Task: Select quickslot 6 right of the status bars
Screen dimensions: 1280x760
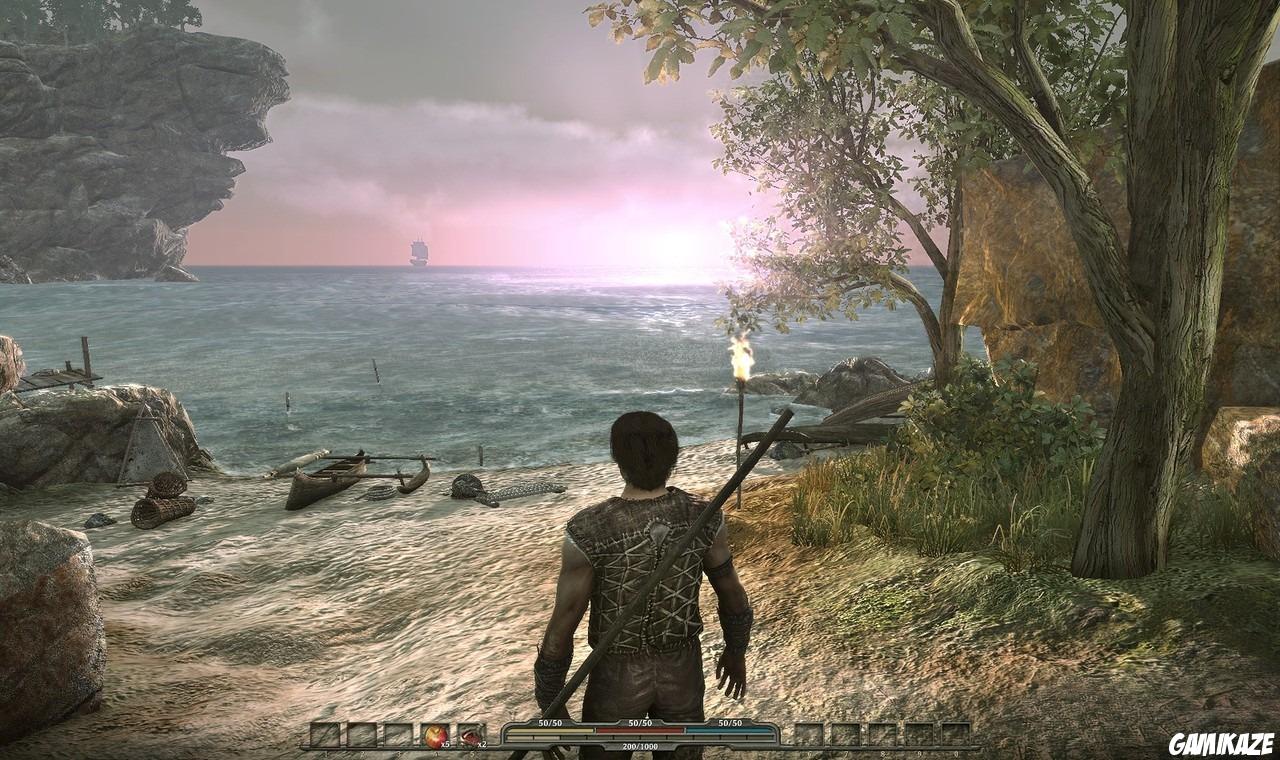Action: click(x=809, y=733)
